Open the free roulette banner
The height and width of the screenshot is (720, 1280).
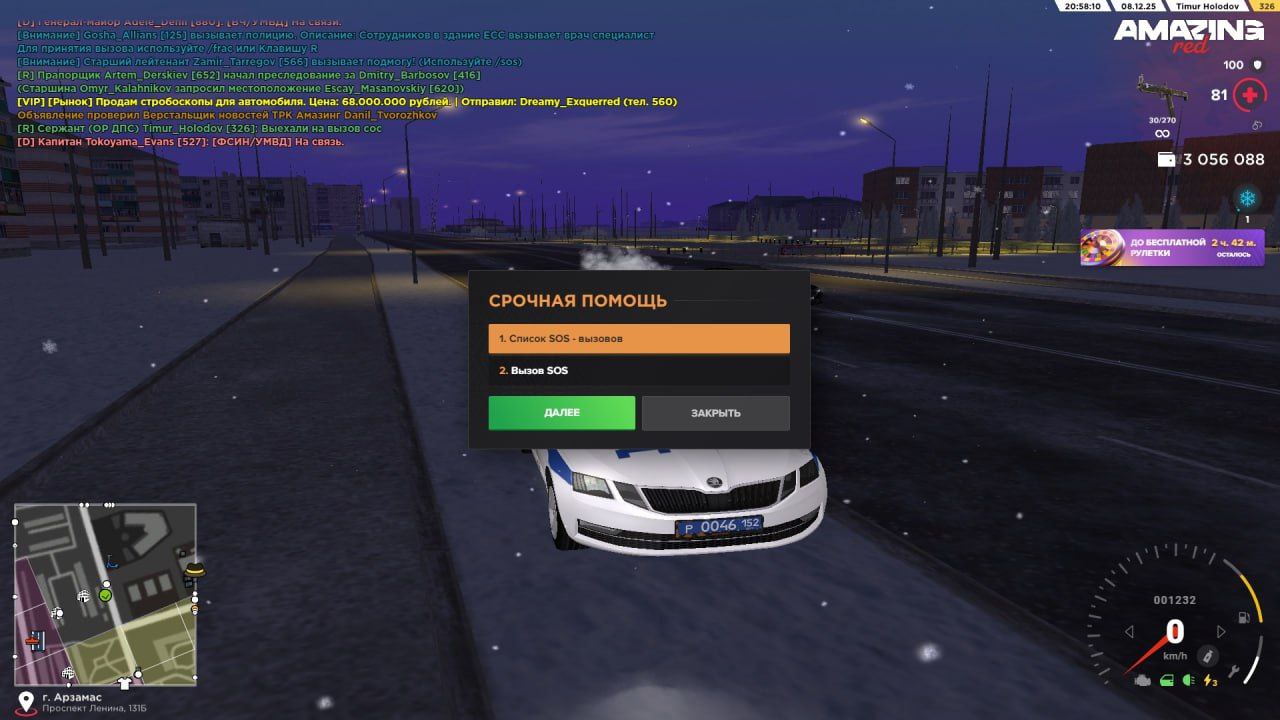(1171, 247)
